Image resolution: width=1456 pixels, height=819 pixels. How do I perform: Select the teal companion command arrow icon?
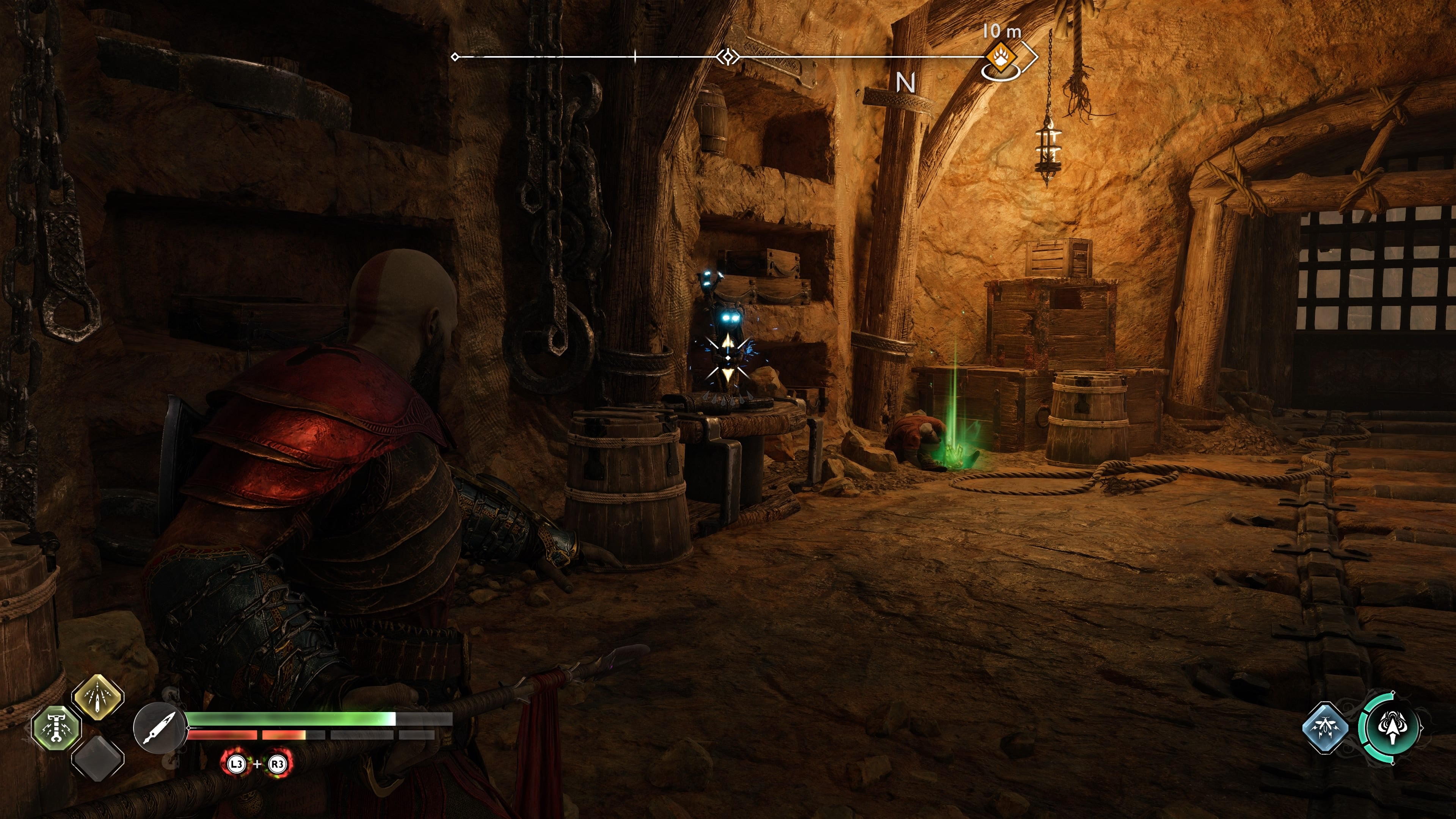(1393, 728)
